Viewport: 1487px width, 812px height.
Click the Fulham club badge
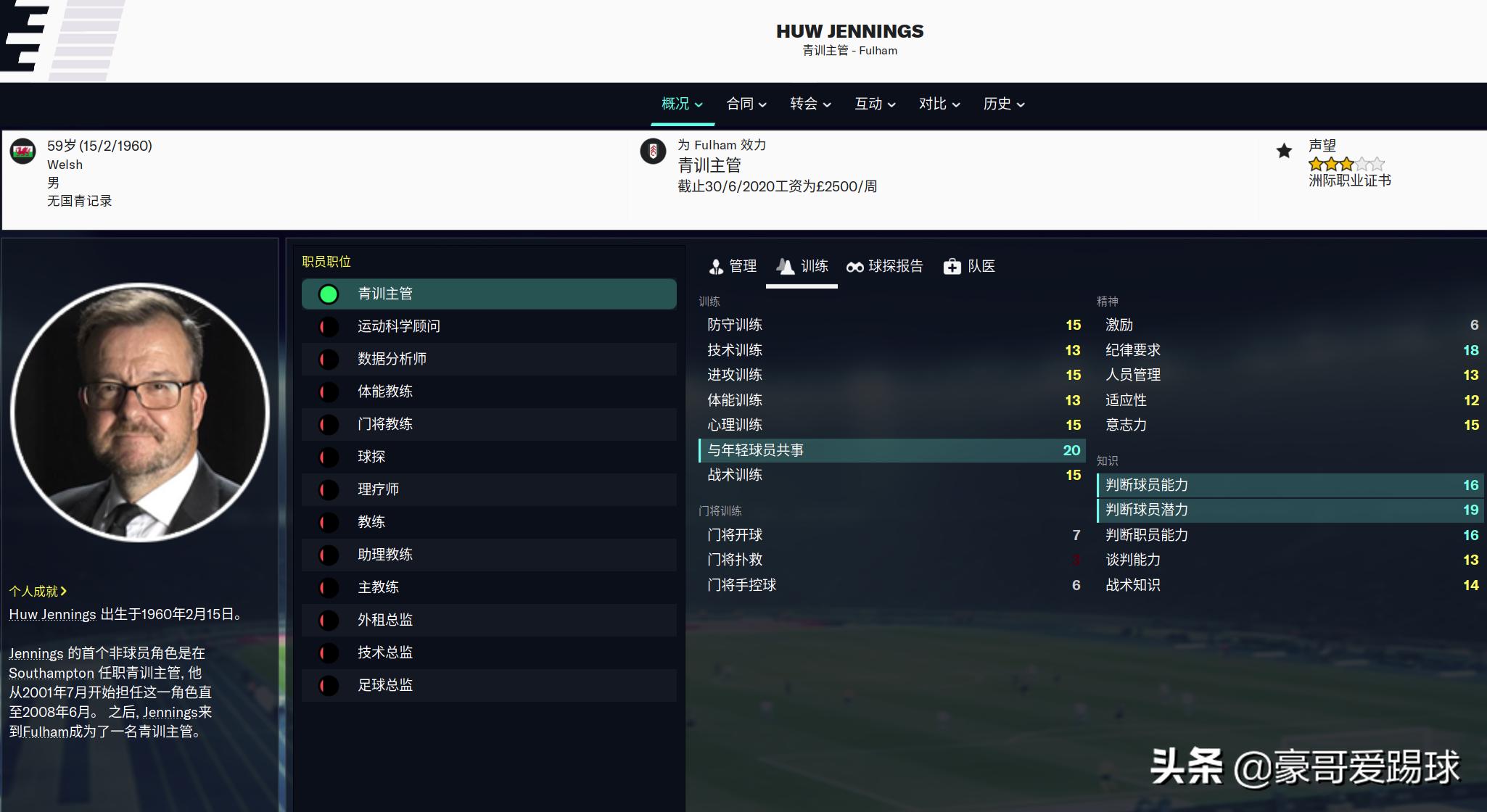click(x=655, y=152)
